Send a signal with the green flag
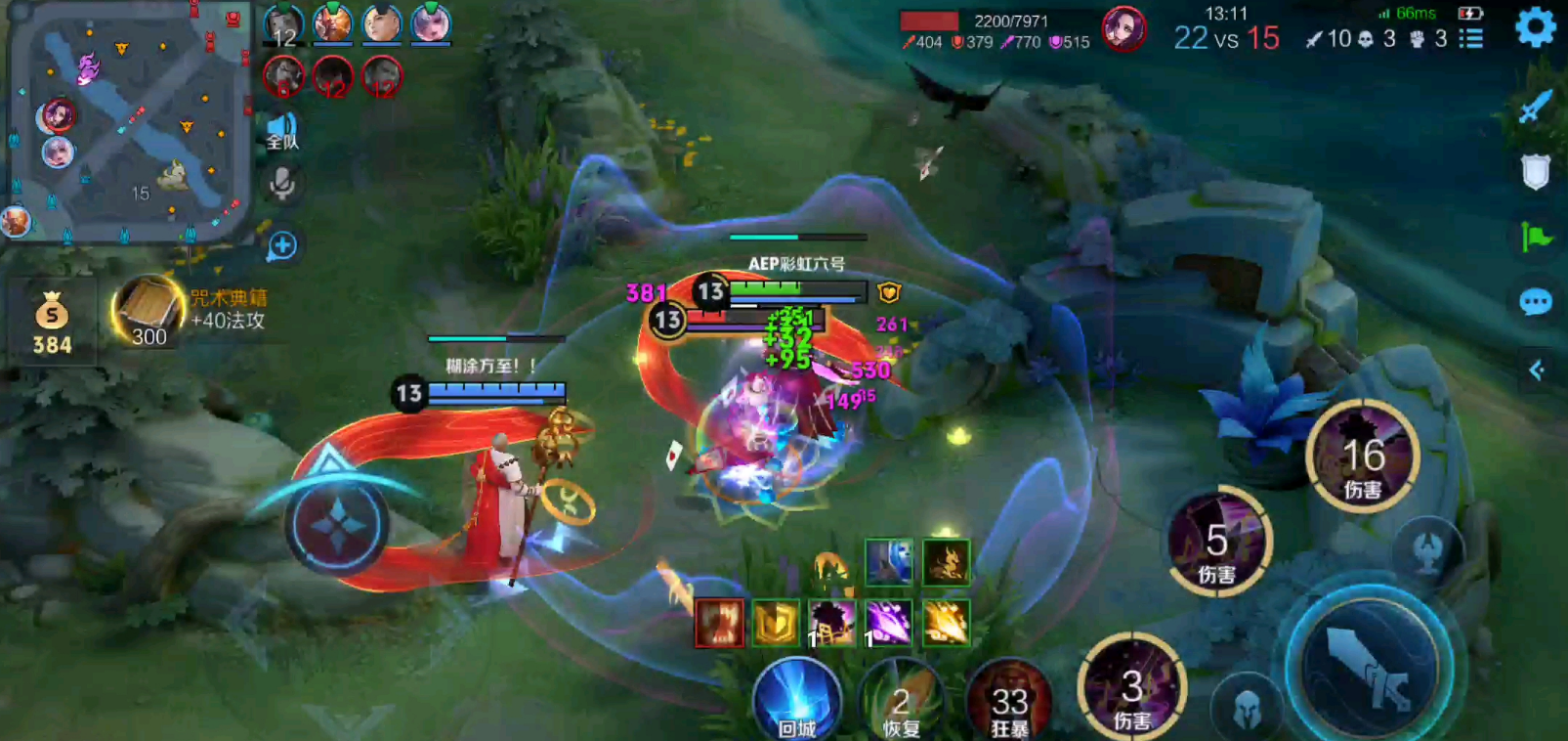This screenshot has height=741, width=1568. tap(1535, 237)
